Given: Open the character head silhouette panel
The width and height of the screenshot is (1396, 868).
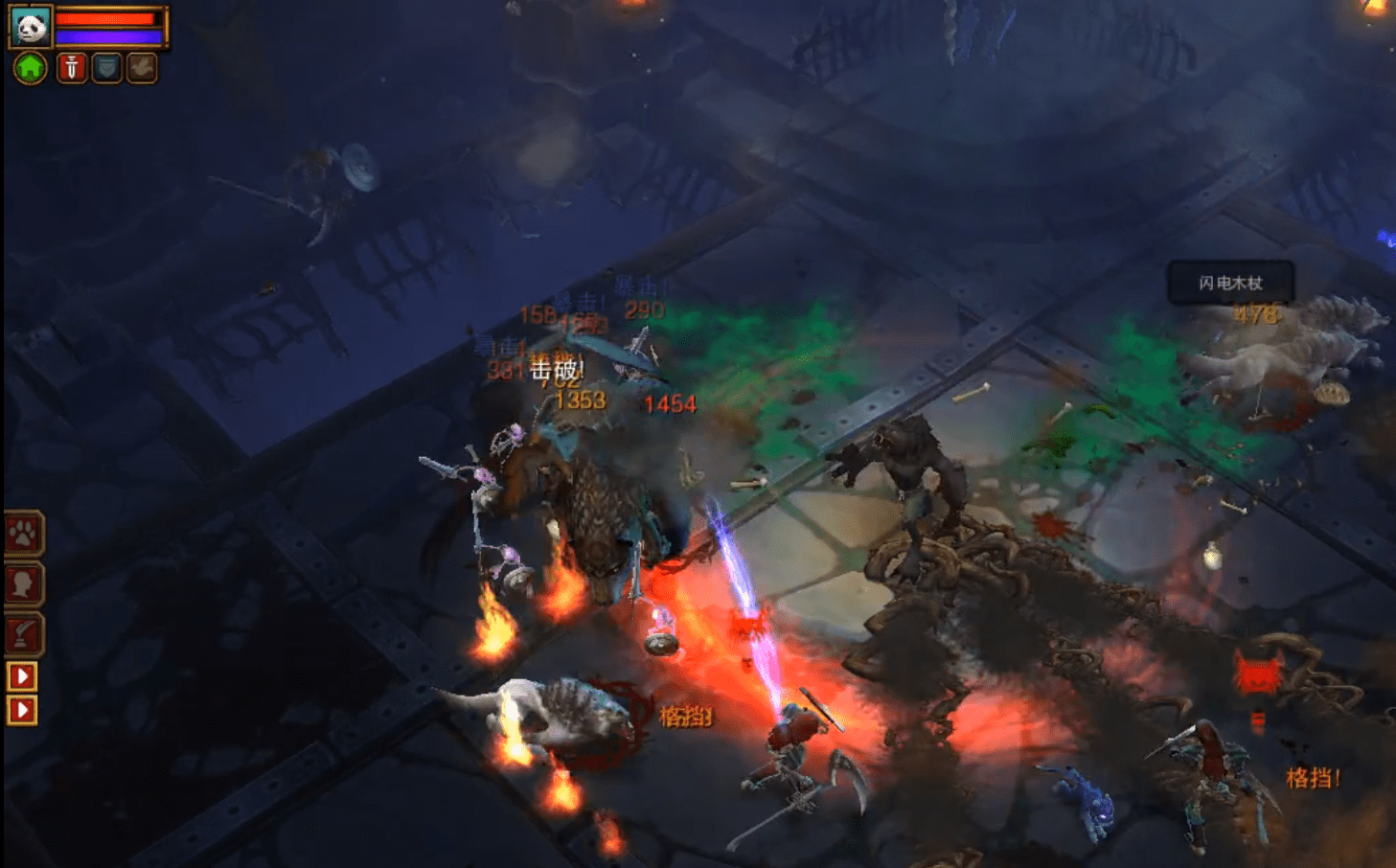Looking at the screenshot, I should point(24,582).
